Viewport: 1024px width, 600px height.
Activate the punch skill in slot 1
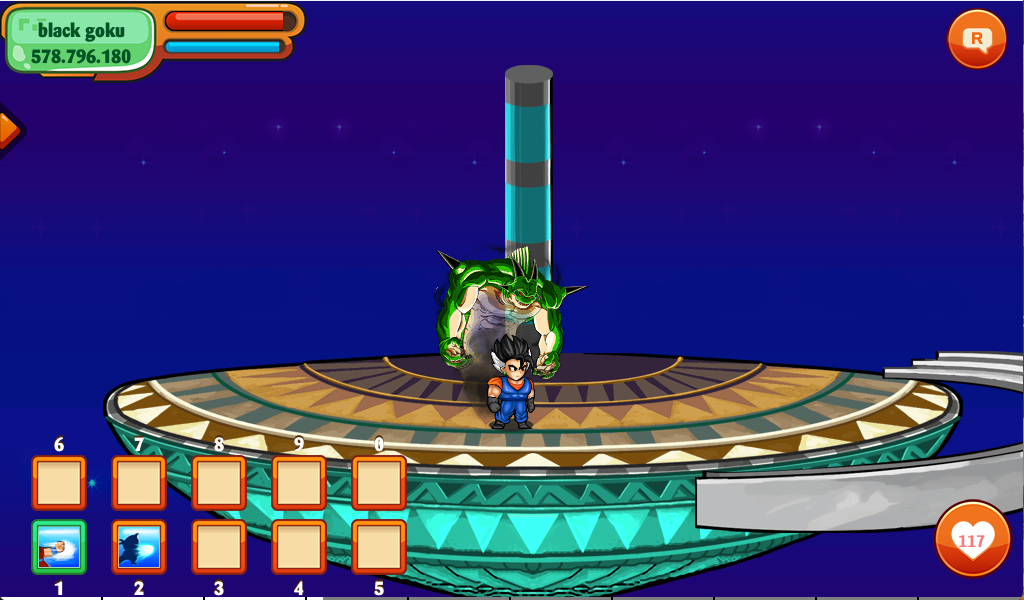point(59,547)
